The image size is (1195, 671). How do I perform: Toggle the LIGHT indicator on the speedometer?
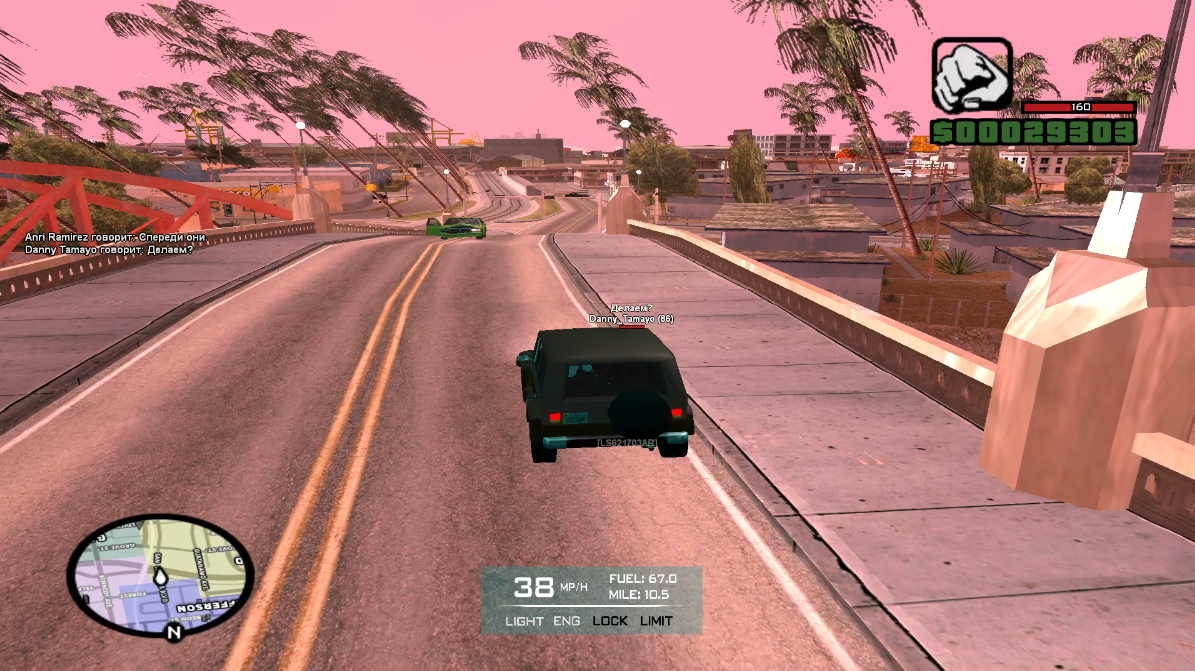[x=525, y=621]
